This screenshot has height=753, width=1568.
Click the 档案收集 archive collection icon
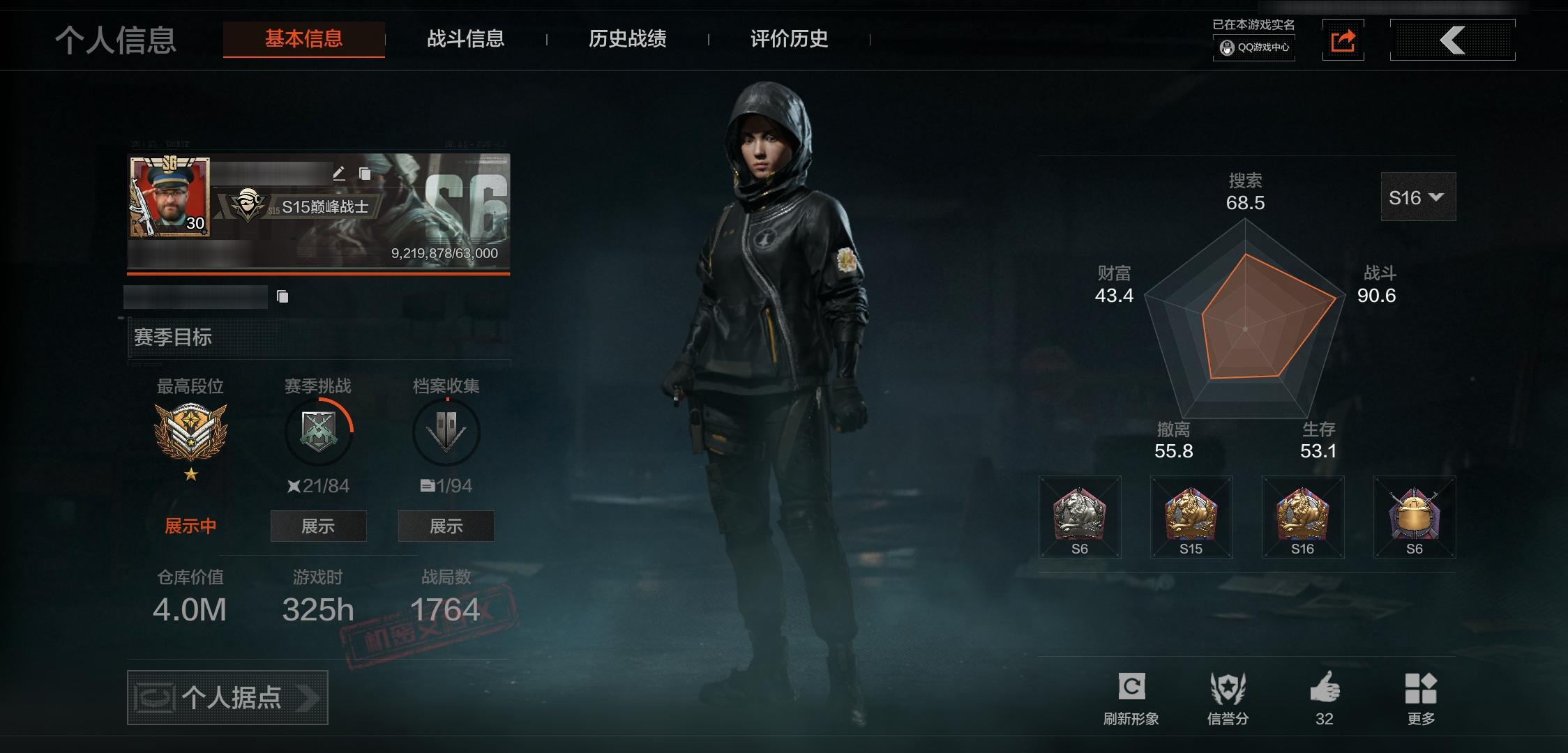point(446,432)
